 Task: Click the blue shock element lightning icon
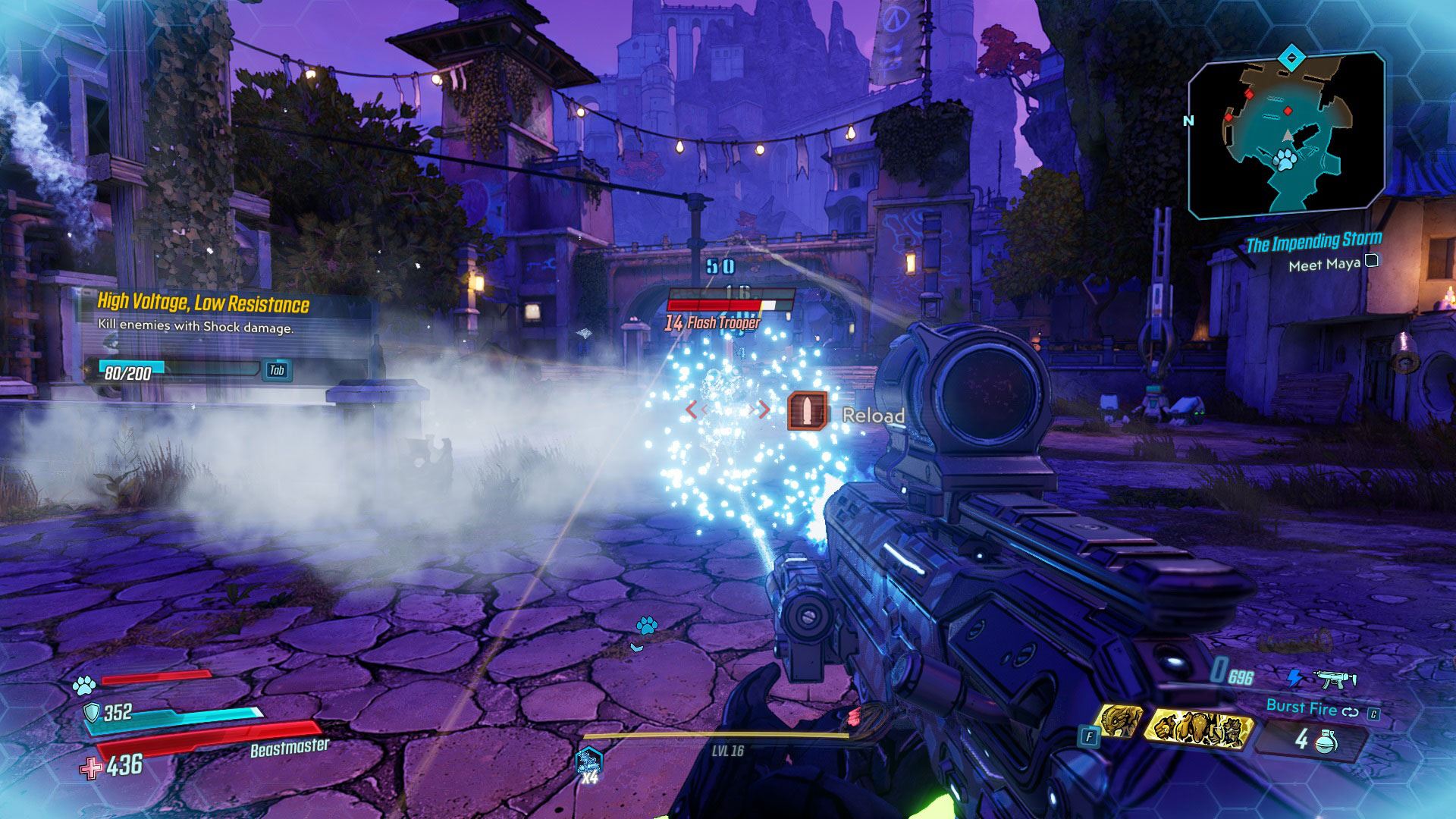(1294, 677)
